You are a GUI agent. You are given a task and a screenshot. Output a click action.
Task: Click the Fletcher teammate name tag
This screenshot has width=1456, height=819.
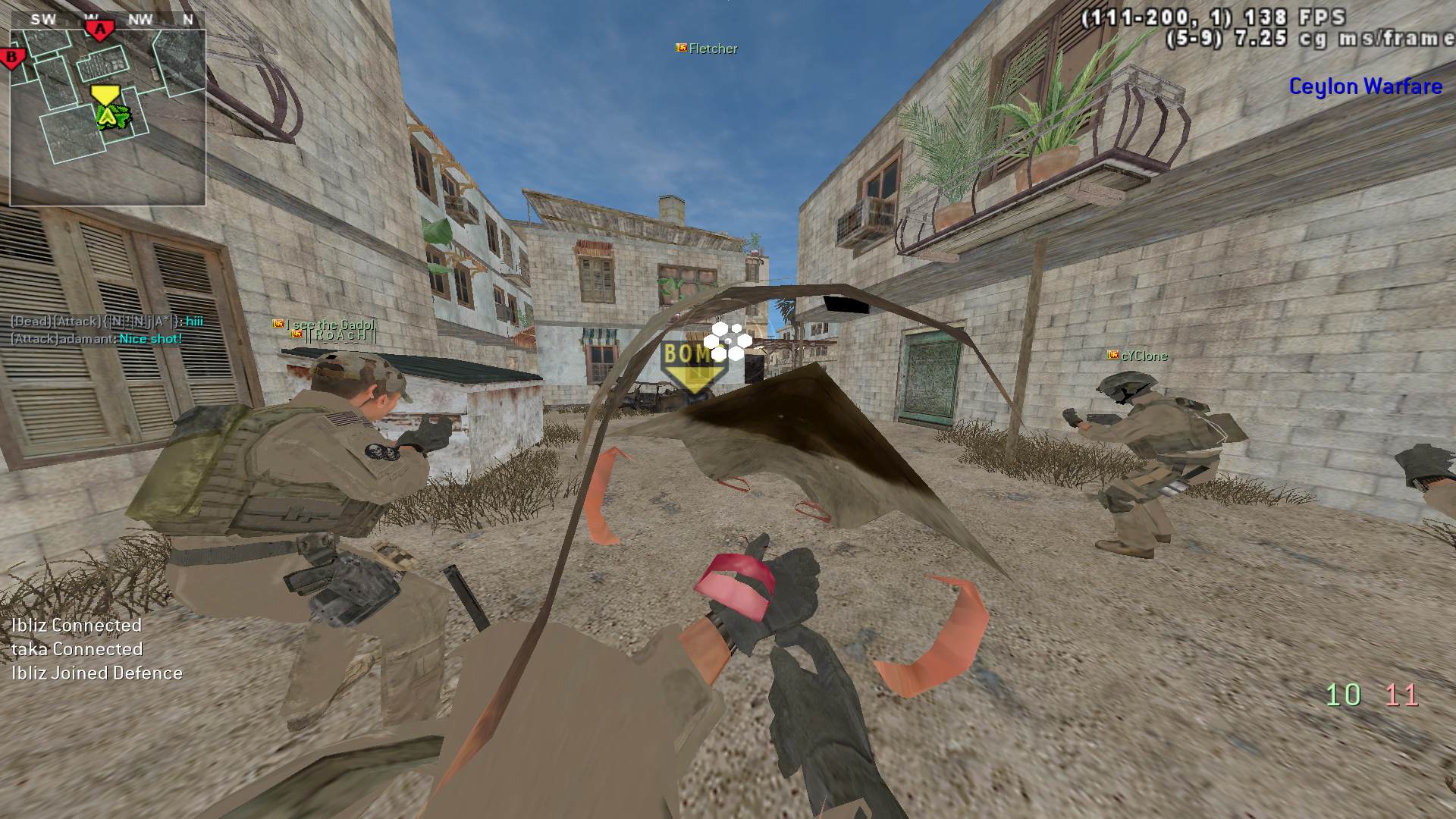(707, 49)
